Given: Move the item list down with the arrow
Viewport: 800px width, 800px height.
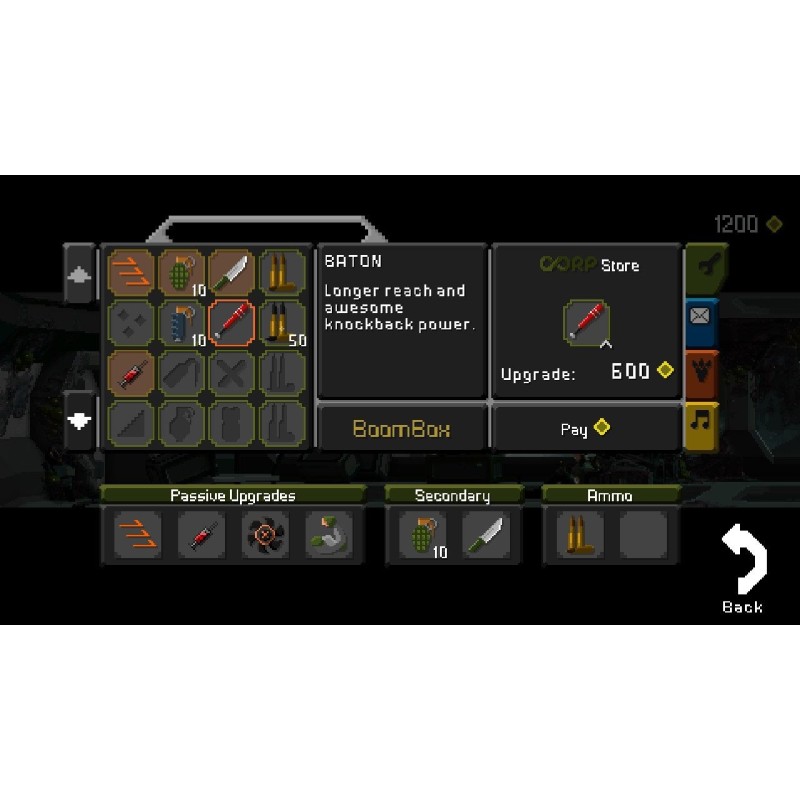Looking at the screenshot, I should click(x=79, y=420).
